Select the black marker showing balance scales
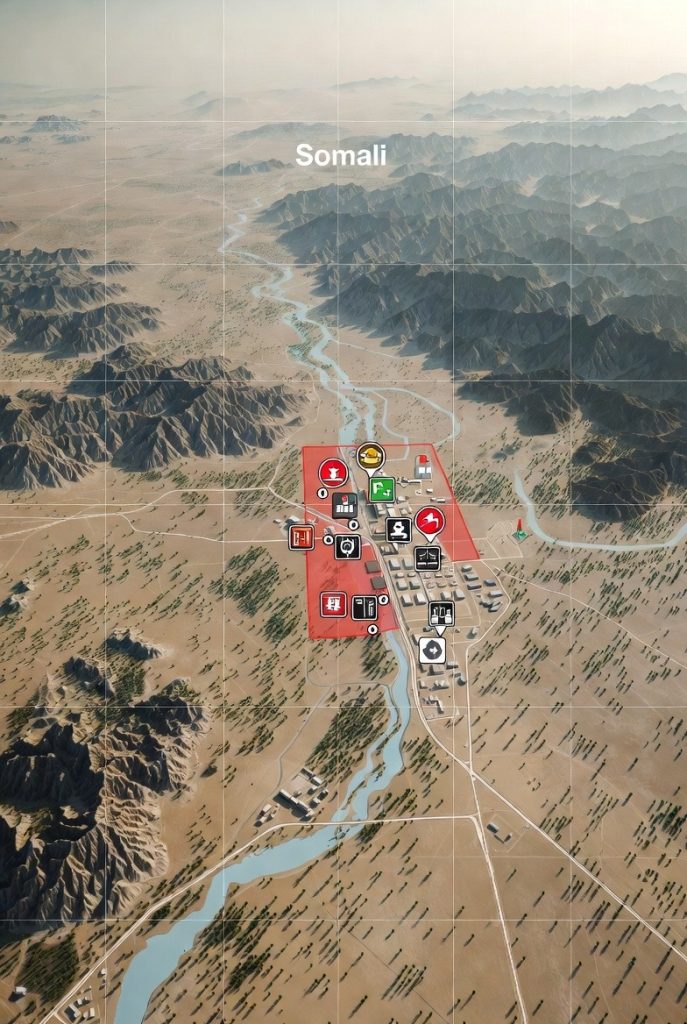687x1024 pixels. tap(428, 558)
